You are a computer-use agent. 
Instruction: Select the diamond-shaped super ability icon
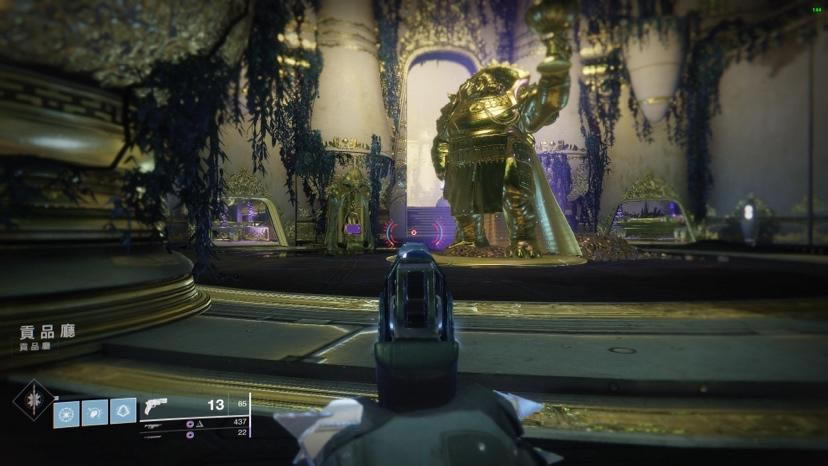tap(32, 400)
